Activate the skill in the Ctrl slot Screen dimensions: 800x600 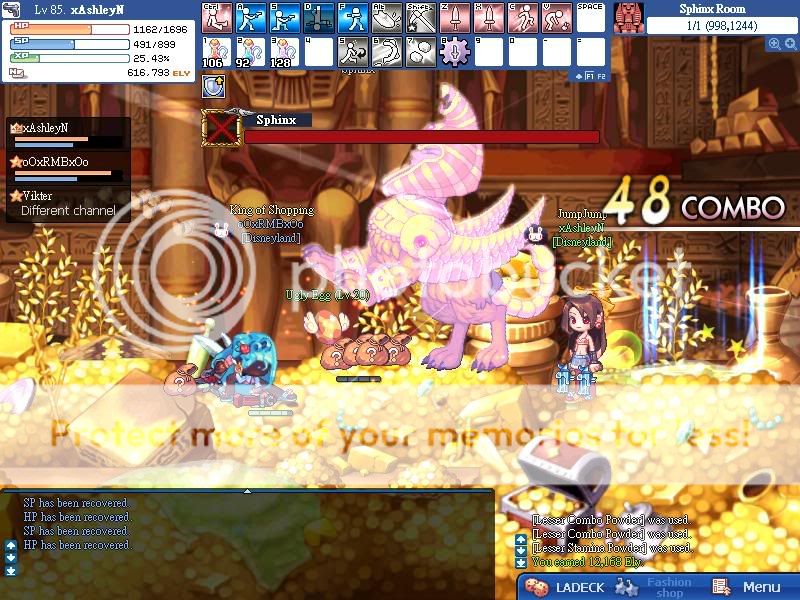(215, 16)
